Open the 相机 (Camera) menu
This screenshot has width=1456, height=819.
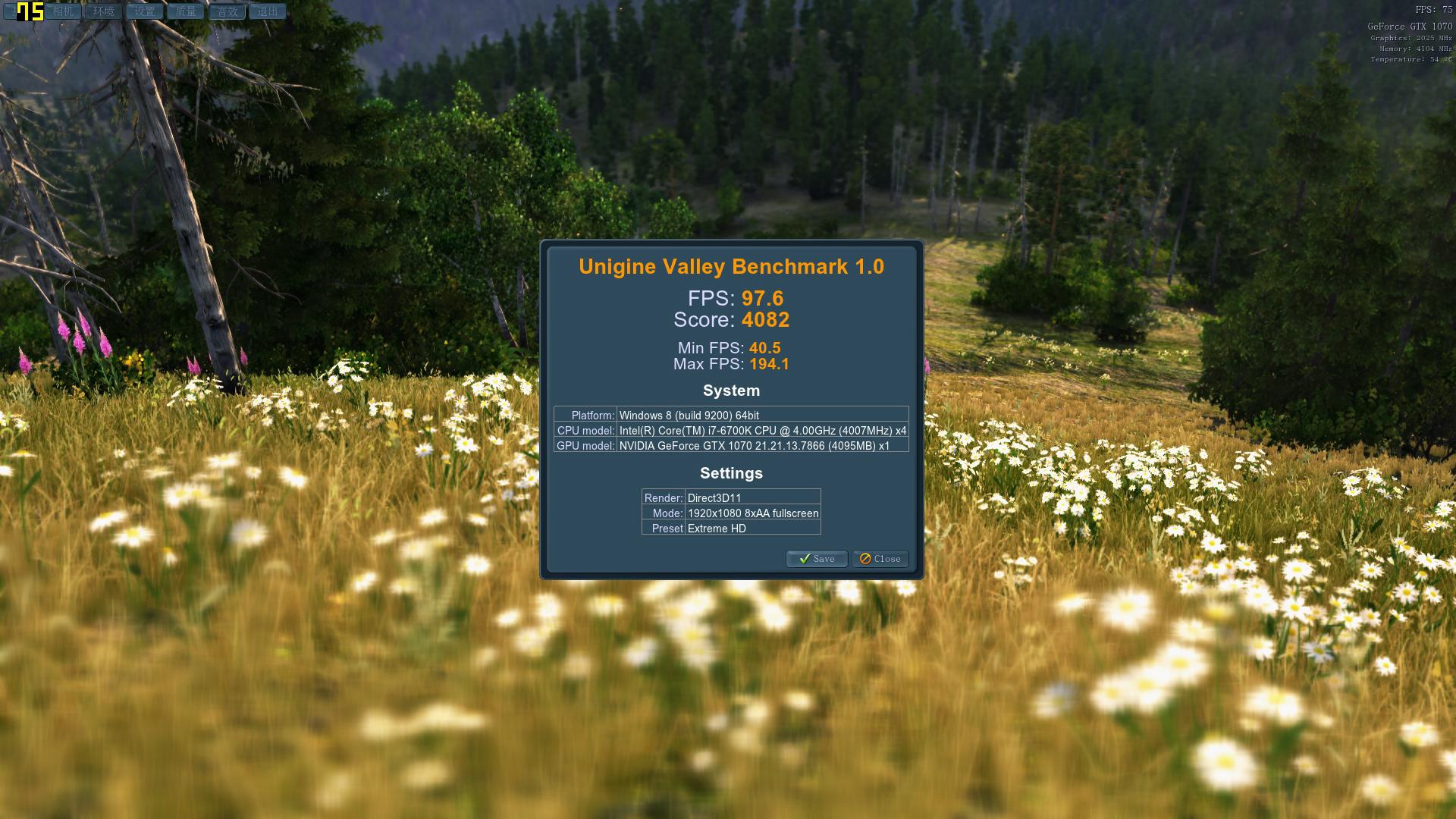pyautogui.click(x=64, y=11)
